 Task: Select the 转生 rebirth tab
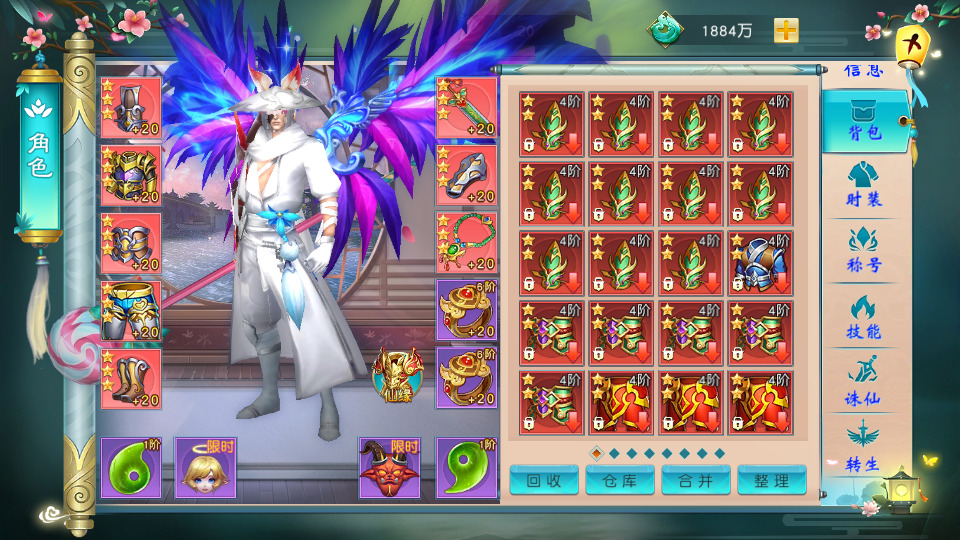click(x=862, y=446)
